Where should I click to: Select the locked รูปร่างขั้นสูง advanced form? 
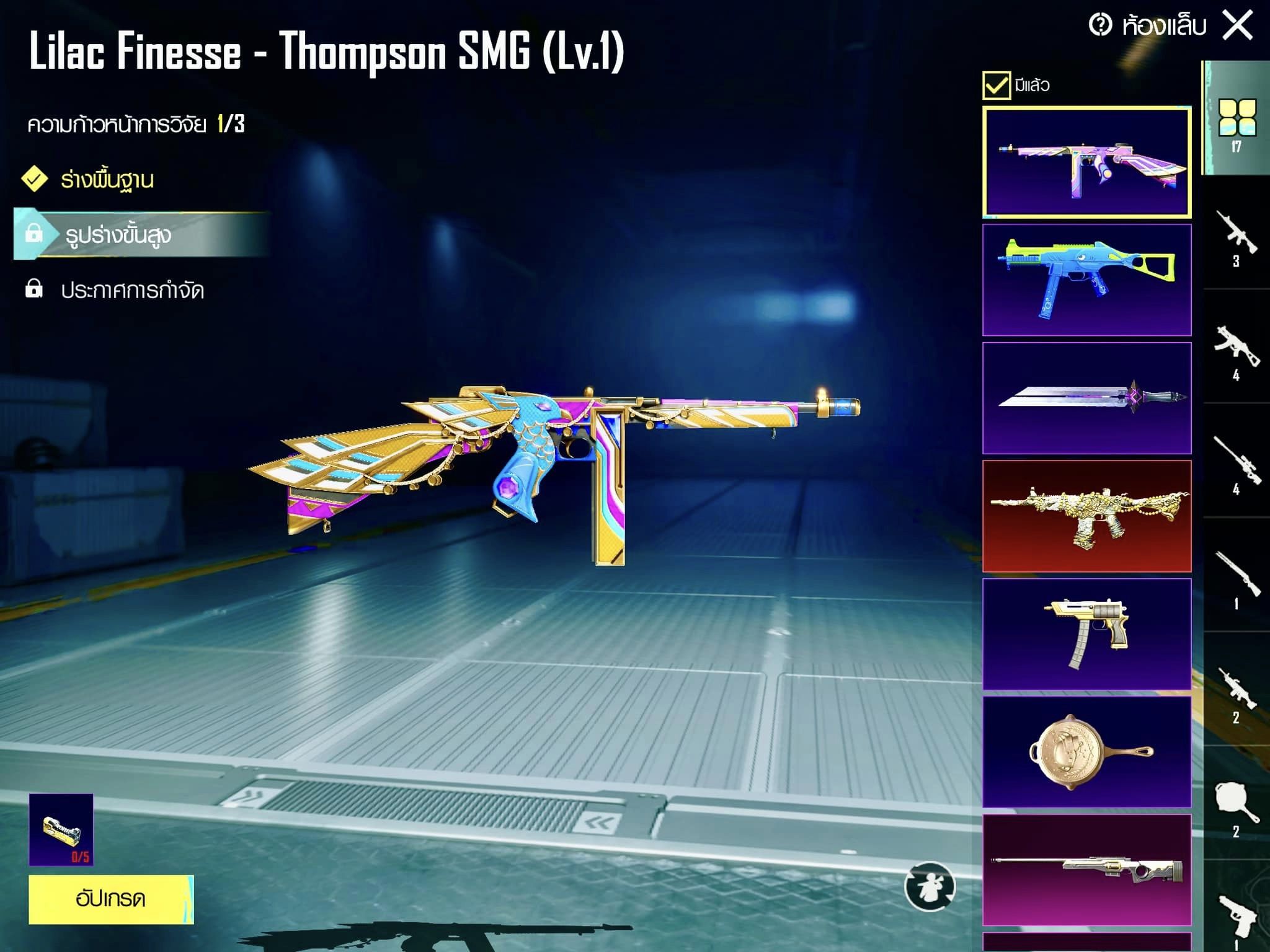(118, 235)
